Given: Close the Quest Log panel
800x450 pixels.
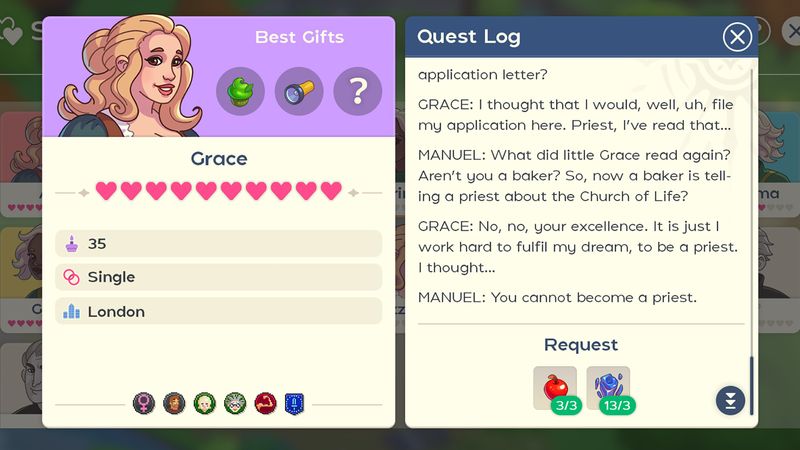Looking at the screenshot, I should coord(737,38).
